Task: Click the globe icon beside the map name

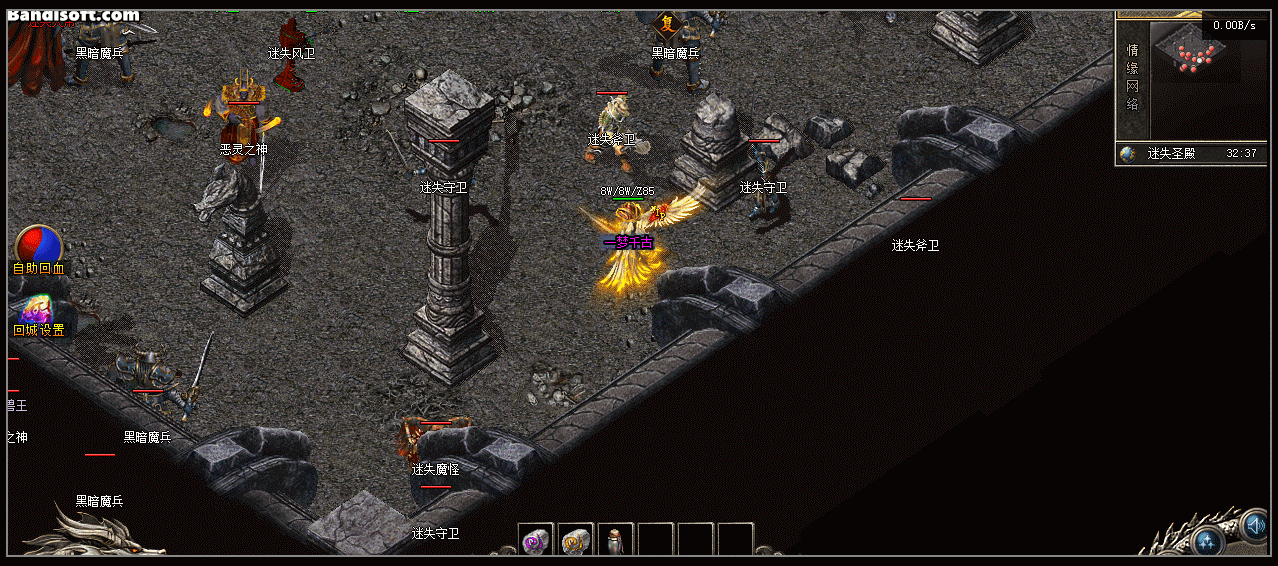Action: [x=1128, y=154]
